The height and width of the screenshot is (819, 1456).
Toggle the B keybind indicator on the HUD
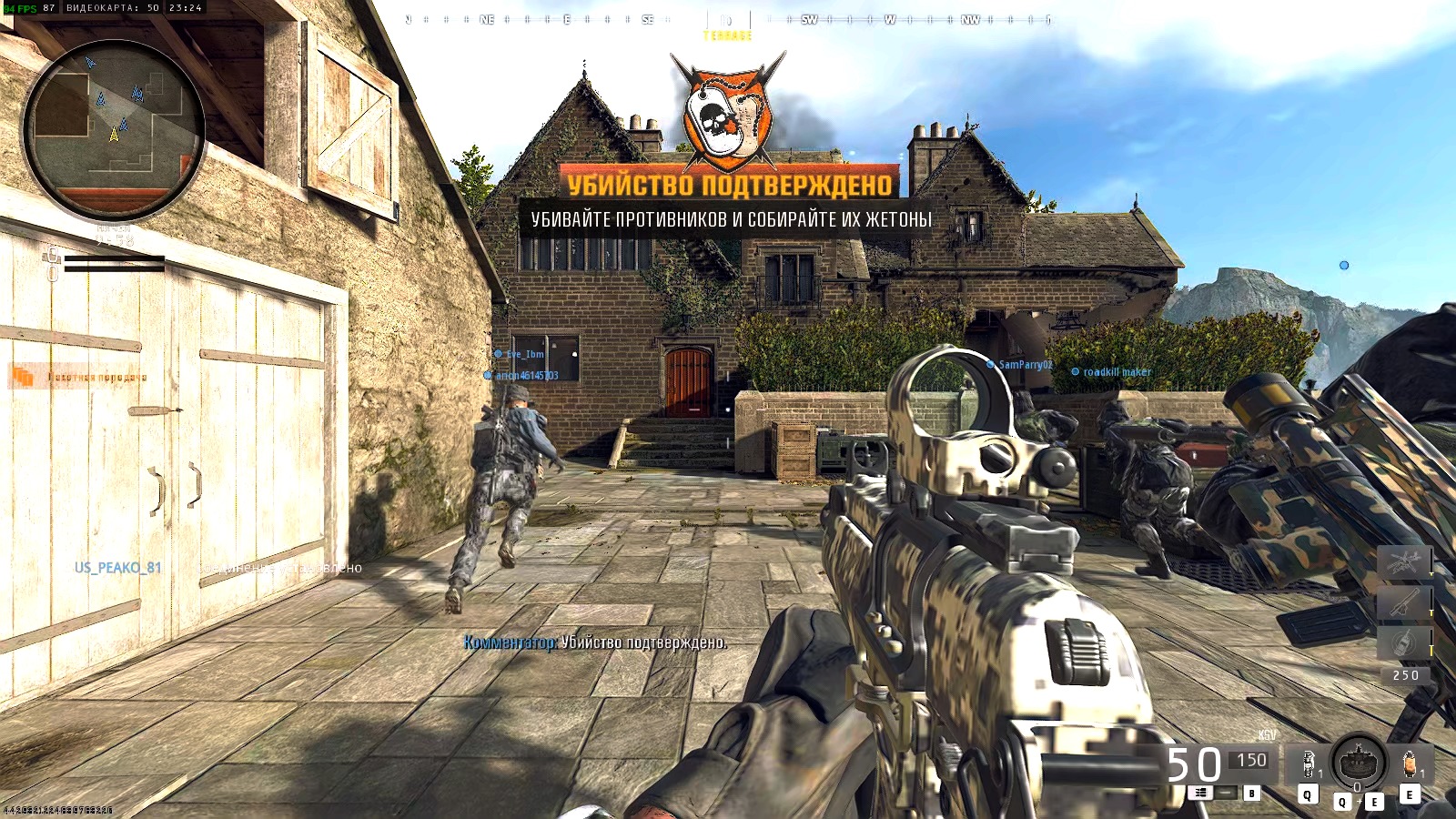1252,793
